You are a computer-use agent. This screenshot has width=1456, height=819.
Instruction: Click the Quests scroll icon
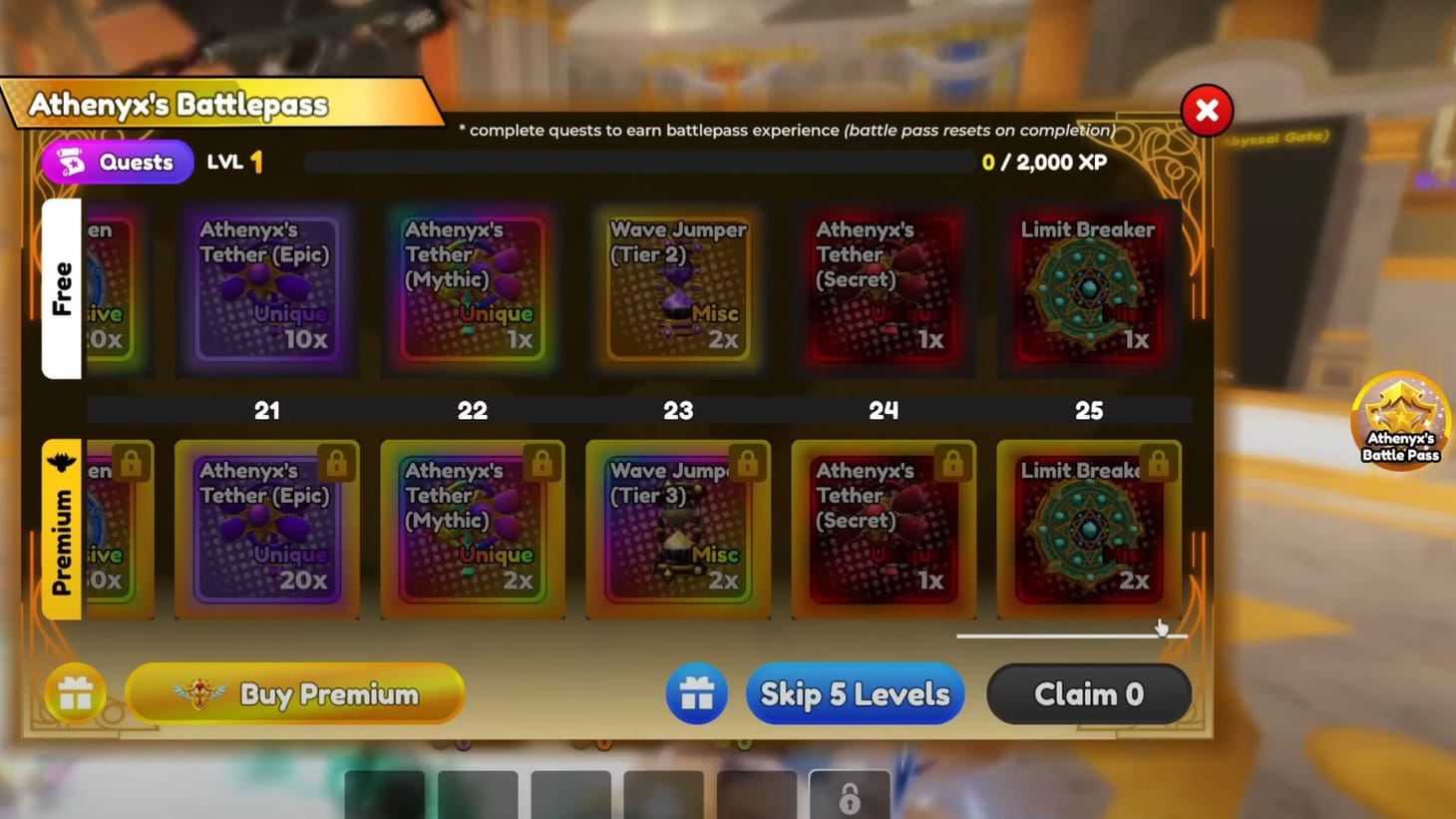(x=71, y=162)
